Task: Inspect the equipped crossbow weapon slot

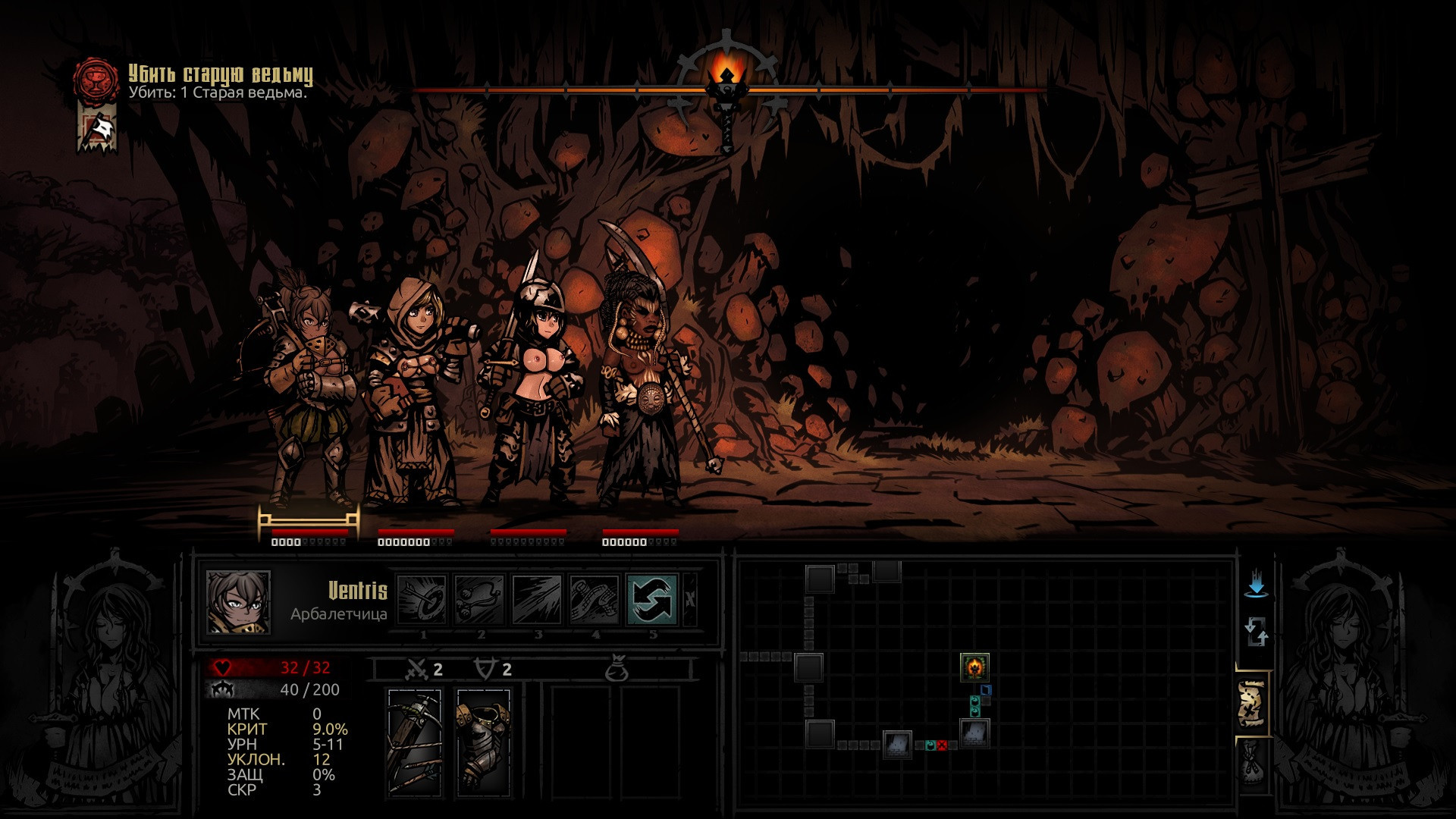Action: [x=415, y=742]
